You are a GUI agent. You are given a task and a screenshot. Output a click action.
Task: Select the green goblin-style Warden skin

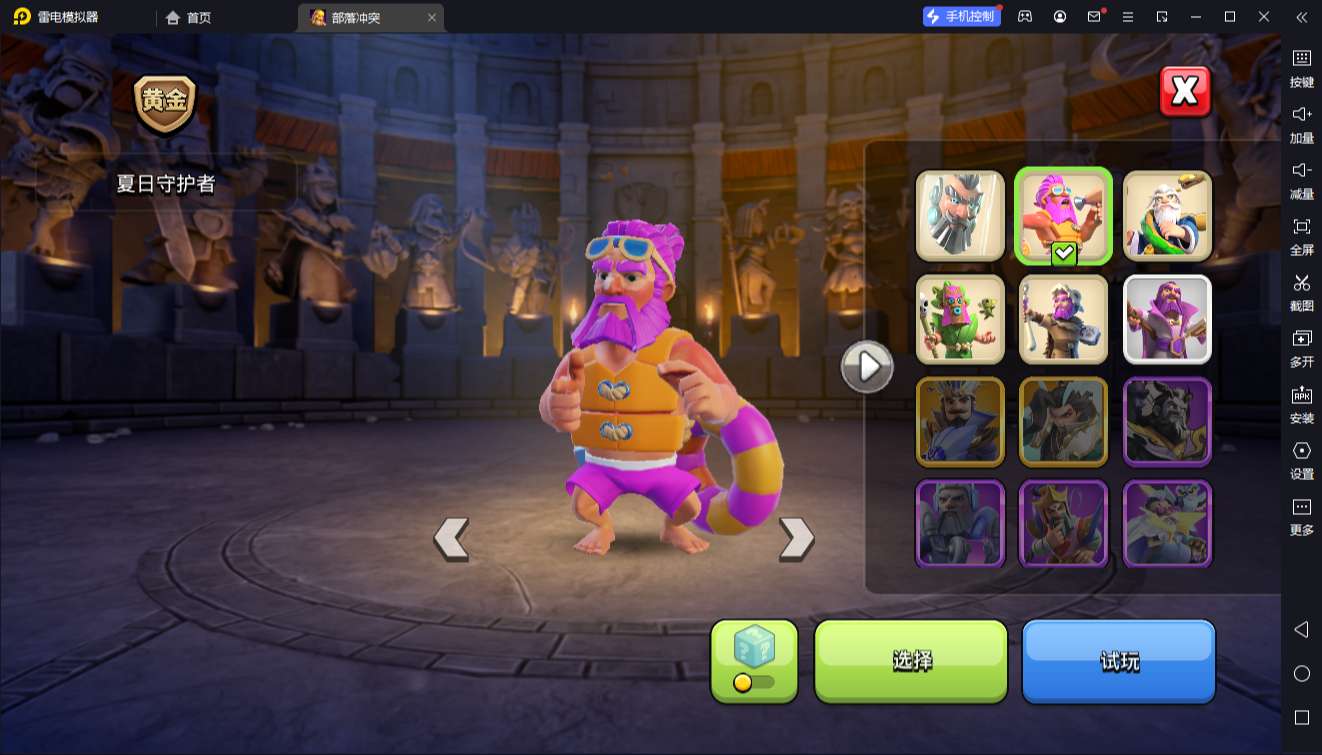pyautogui.click(x=960, y=319)
